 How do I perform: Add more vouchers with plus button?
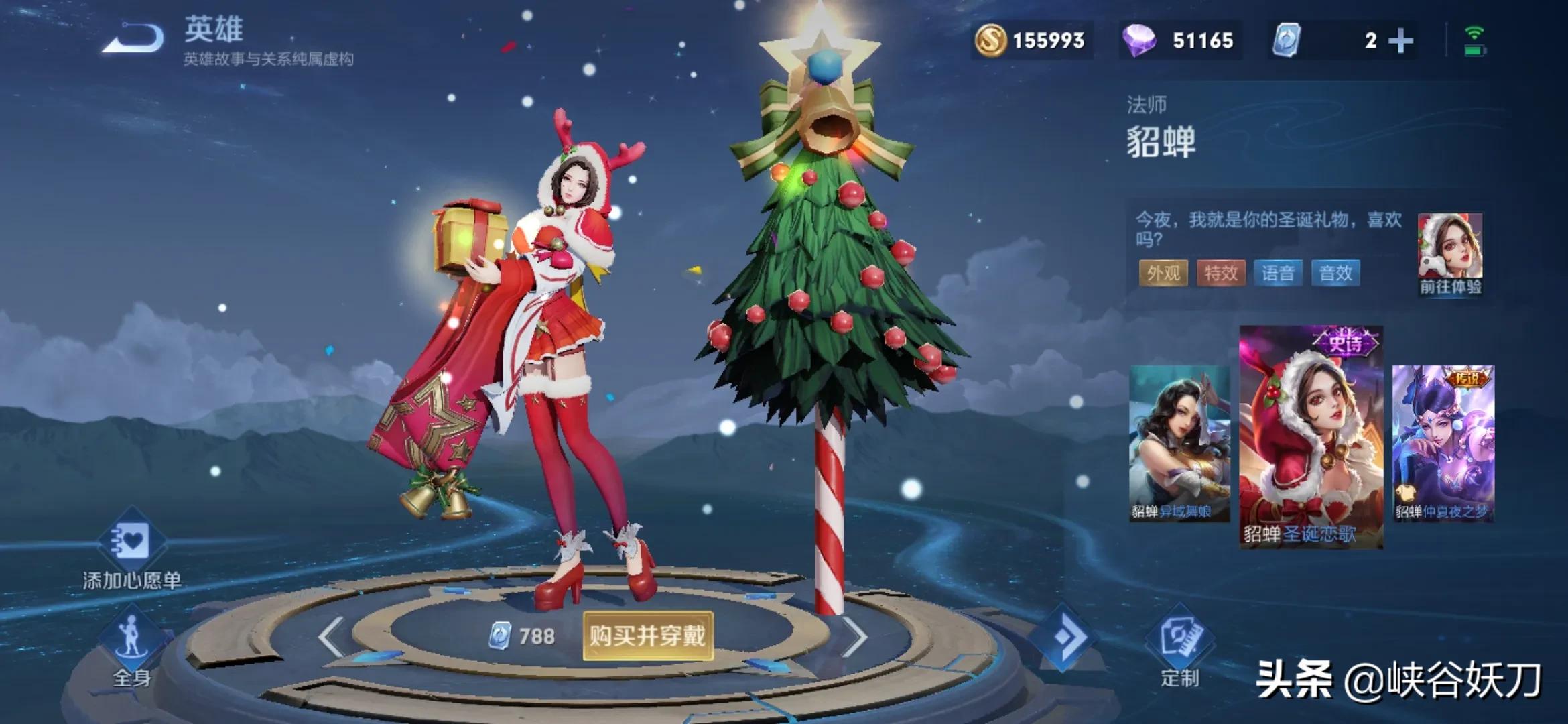(1400, 41)
